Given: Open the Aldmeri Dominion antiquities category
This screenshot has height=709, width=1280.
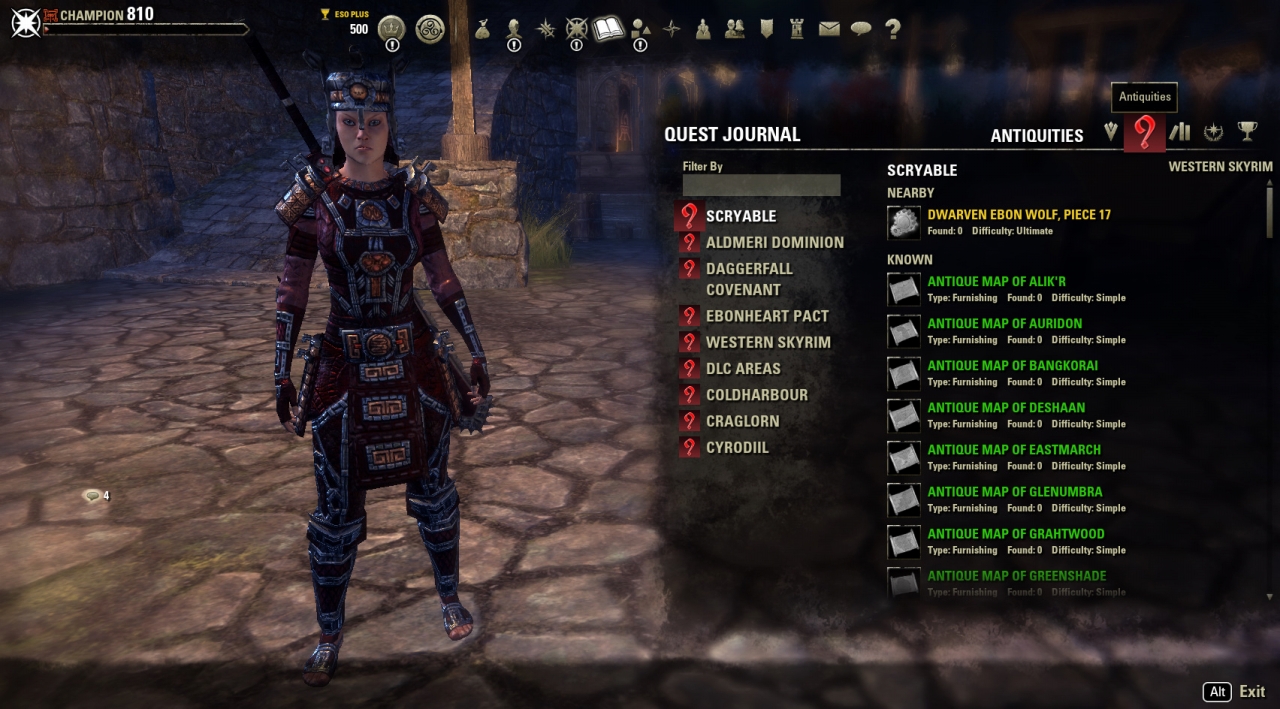Looking at the screenshot, I should pyautogui.click(x=774, y=242).
